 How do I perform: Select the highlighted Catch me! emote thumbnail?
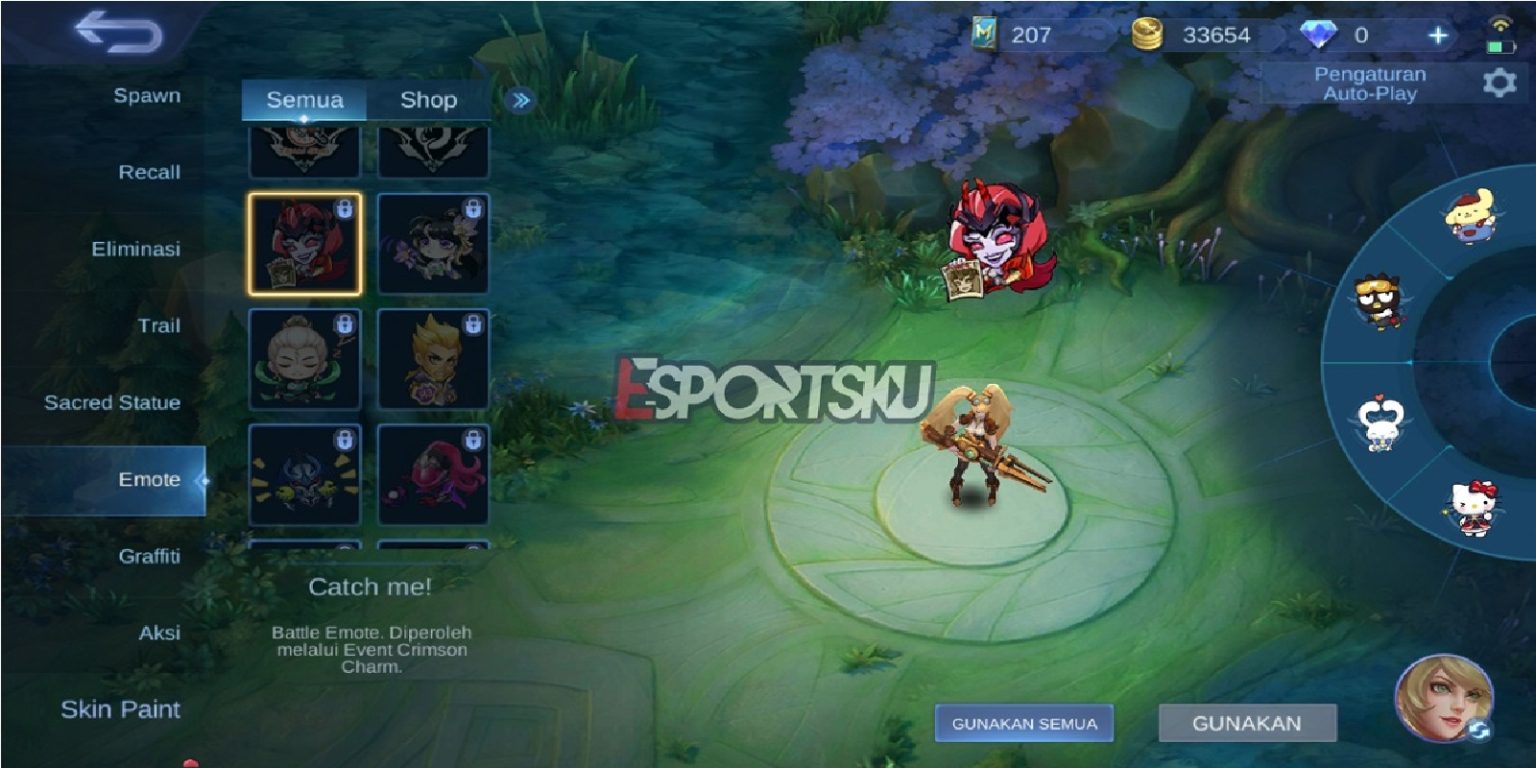point(302,243)
